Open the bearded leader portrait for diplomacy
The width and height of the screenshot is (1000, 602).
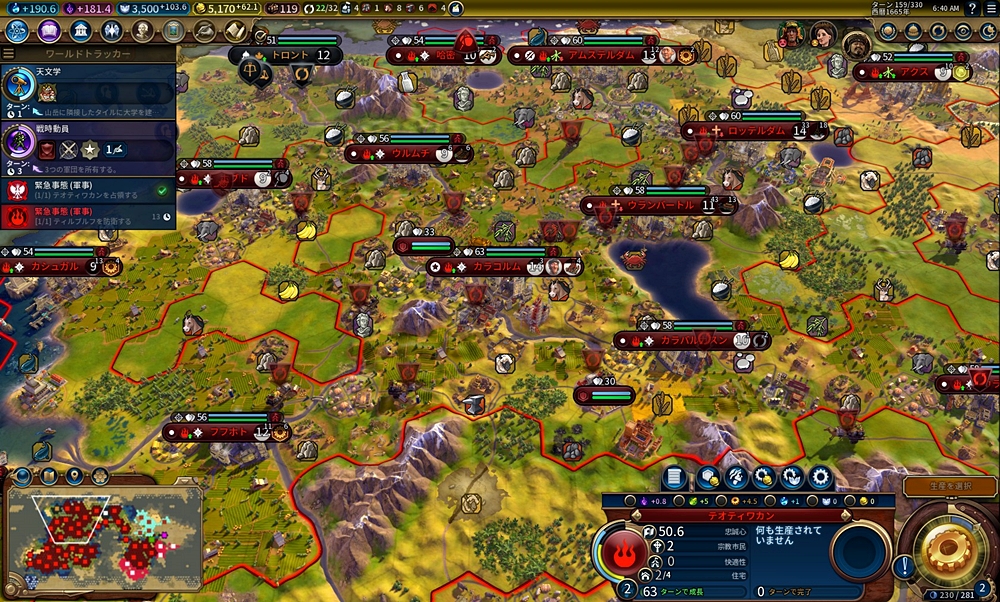(856, 44)
